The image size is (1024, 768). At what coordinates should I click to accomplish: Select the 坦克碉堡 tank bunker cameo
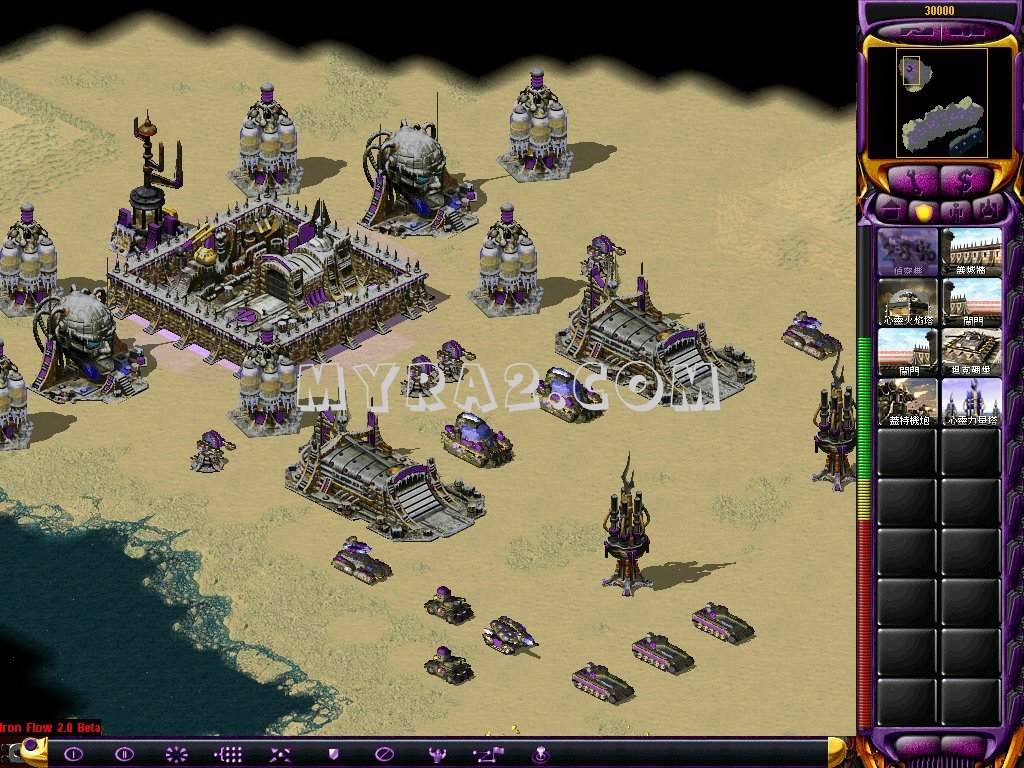point(971,352)
